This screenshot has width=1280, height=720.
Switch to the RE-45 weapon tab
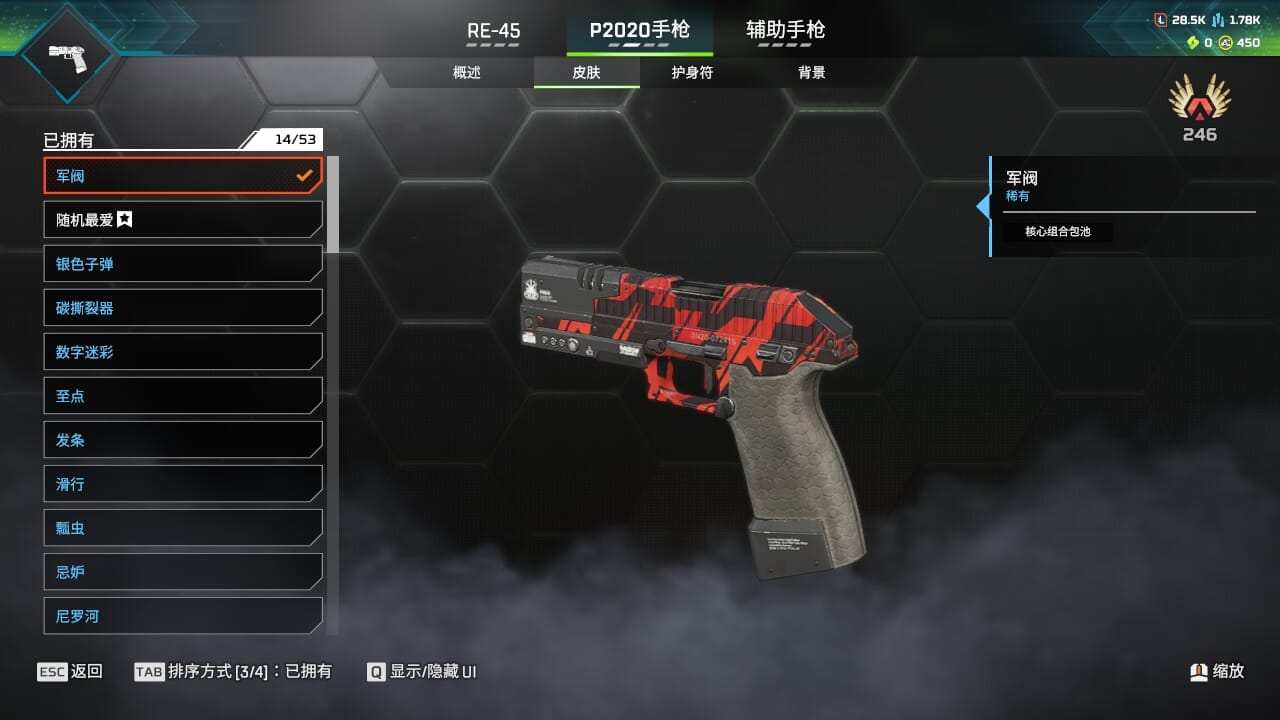(493, 31)
